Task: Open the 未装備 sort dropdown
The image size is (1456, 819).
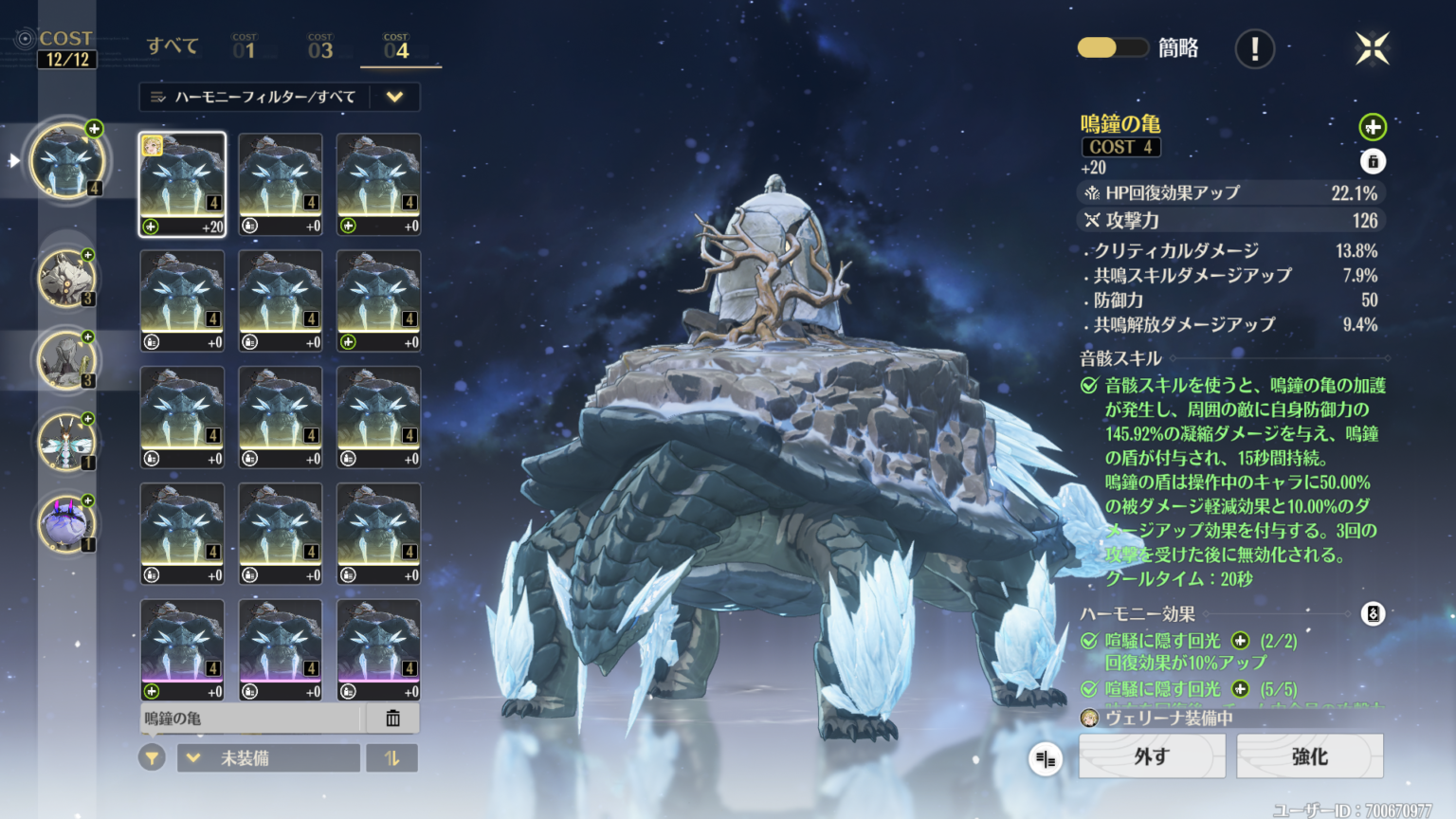Action: point(268,758)
